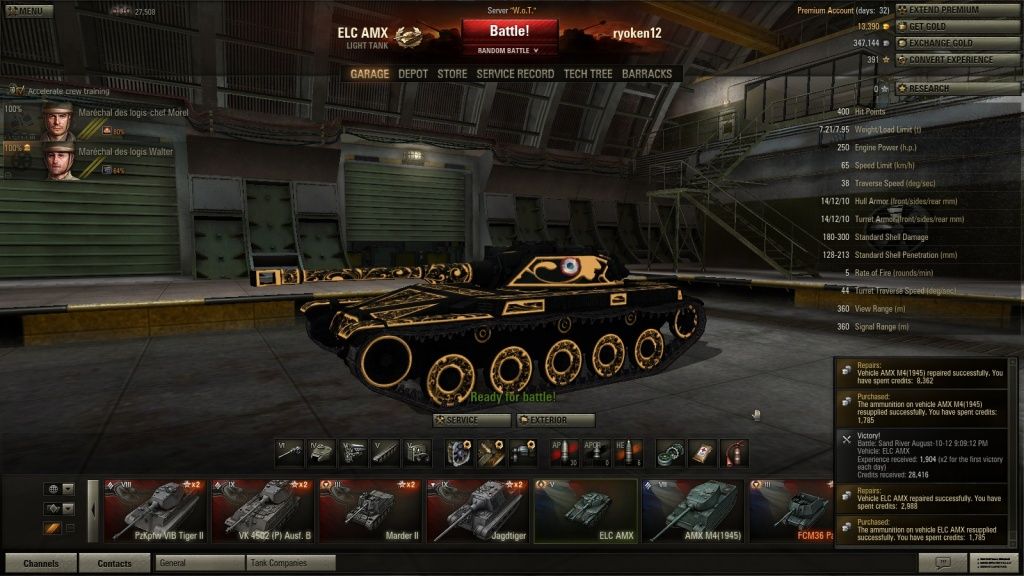Open the main Menu
Image resolution: width=1024 pixels, height=576 pixels.
tap(28, 10)
